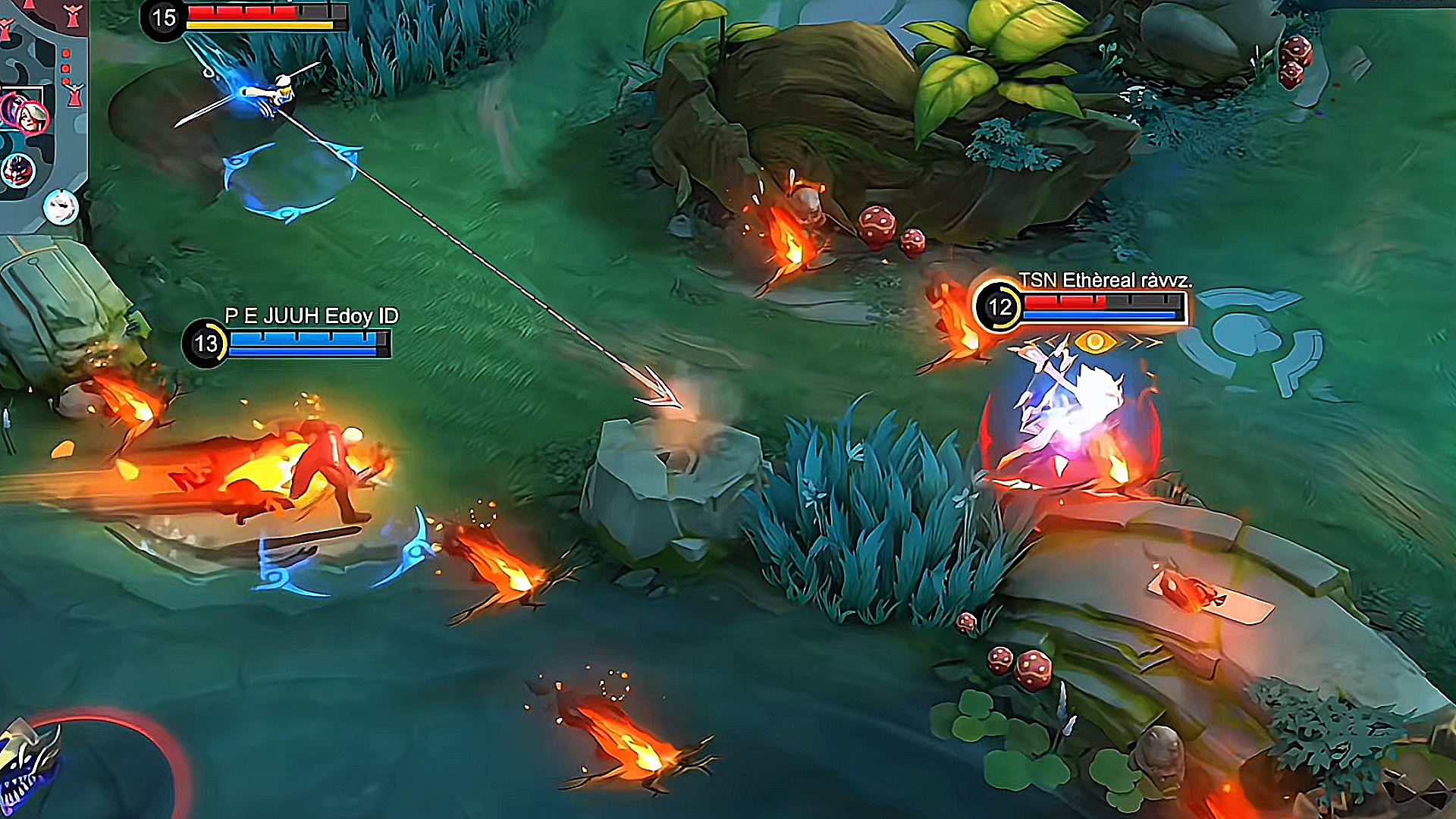Image resolution: width=1456 pixels, height=819 pixels.
Task: Select the white-haired ally marker at minimap edge
Action: coord(61,206)
